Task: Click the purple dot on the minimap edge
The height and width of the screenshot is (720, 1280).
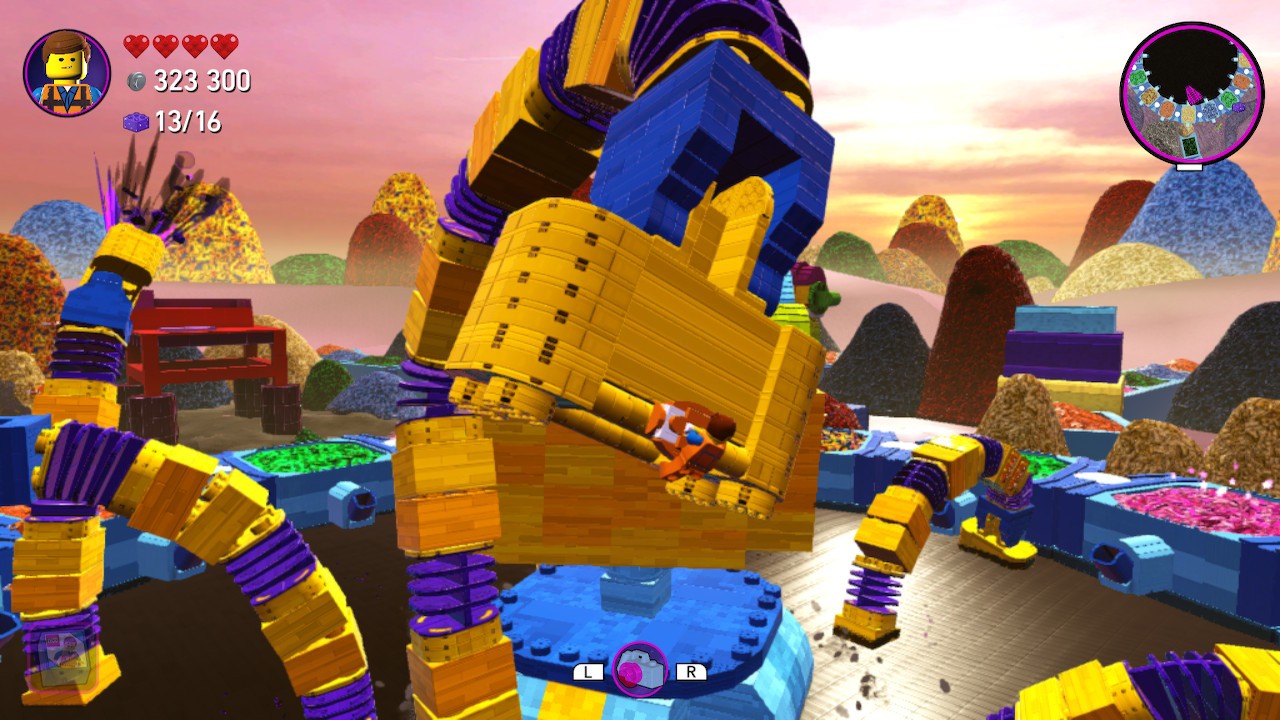Action: coord(1240,107)
